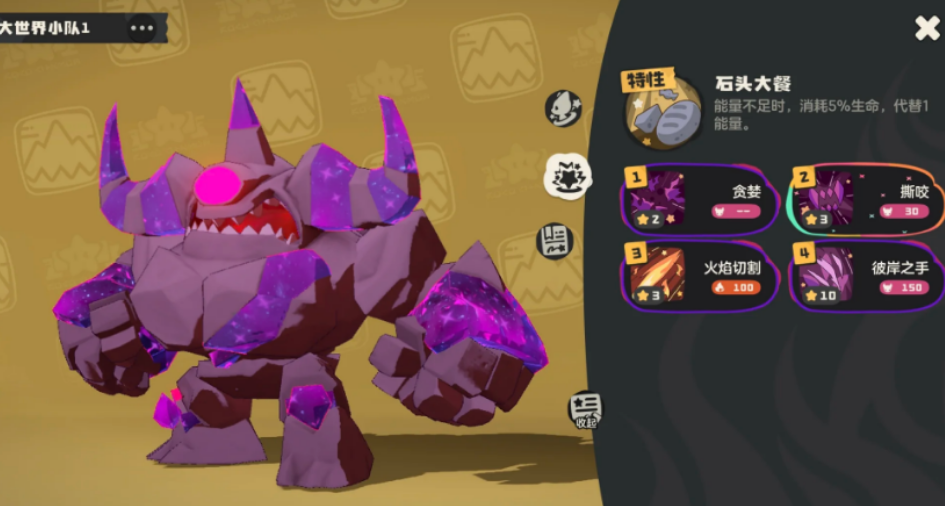The height and width of the screenshot is (506, 945).
Task: Select the 撕咬 skill in slot 2
Action: (868, 199)
